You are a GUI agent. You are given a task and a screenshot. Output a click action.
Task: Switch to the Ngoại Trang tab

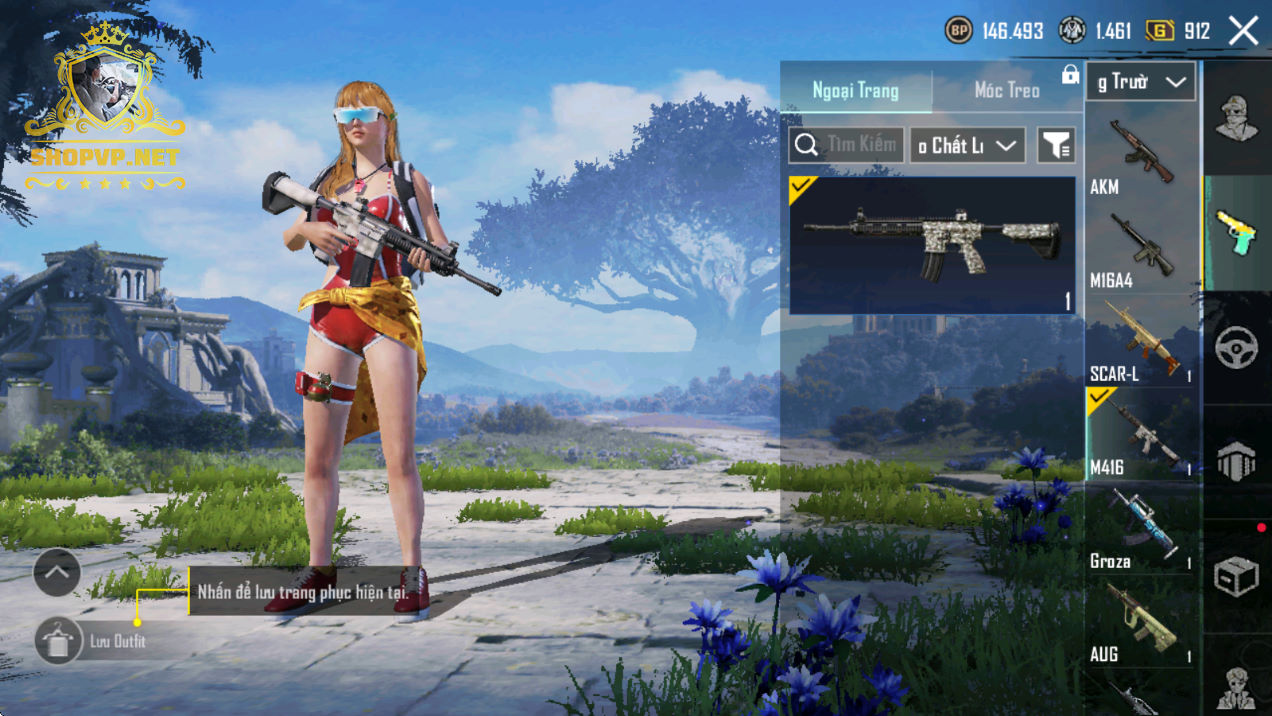coord(855,91)
